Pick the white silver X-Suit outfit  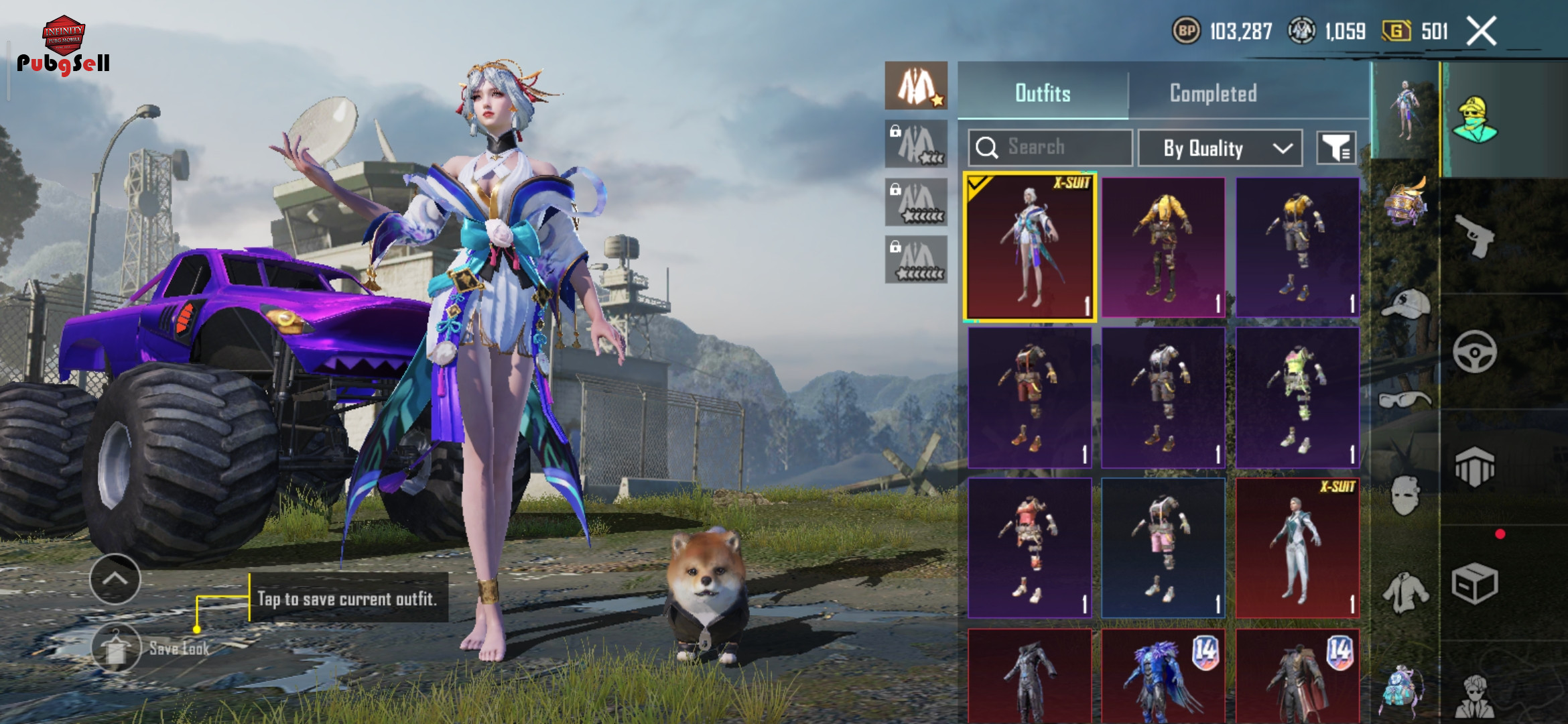pos(1297,548)
